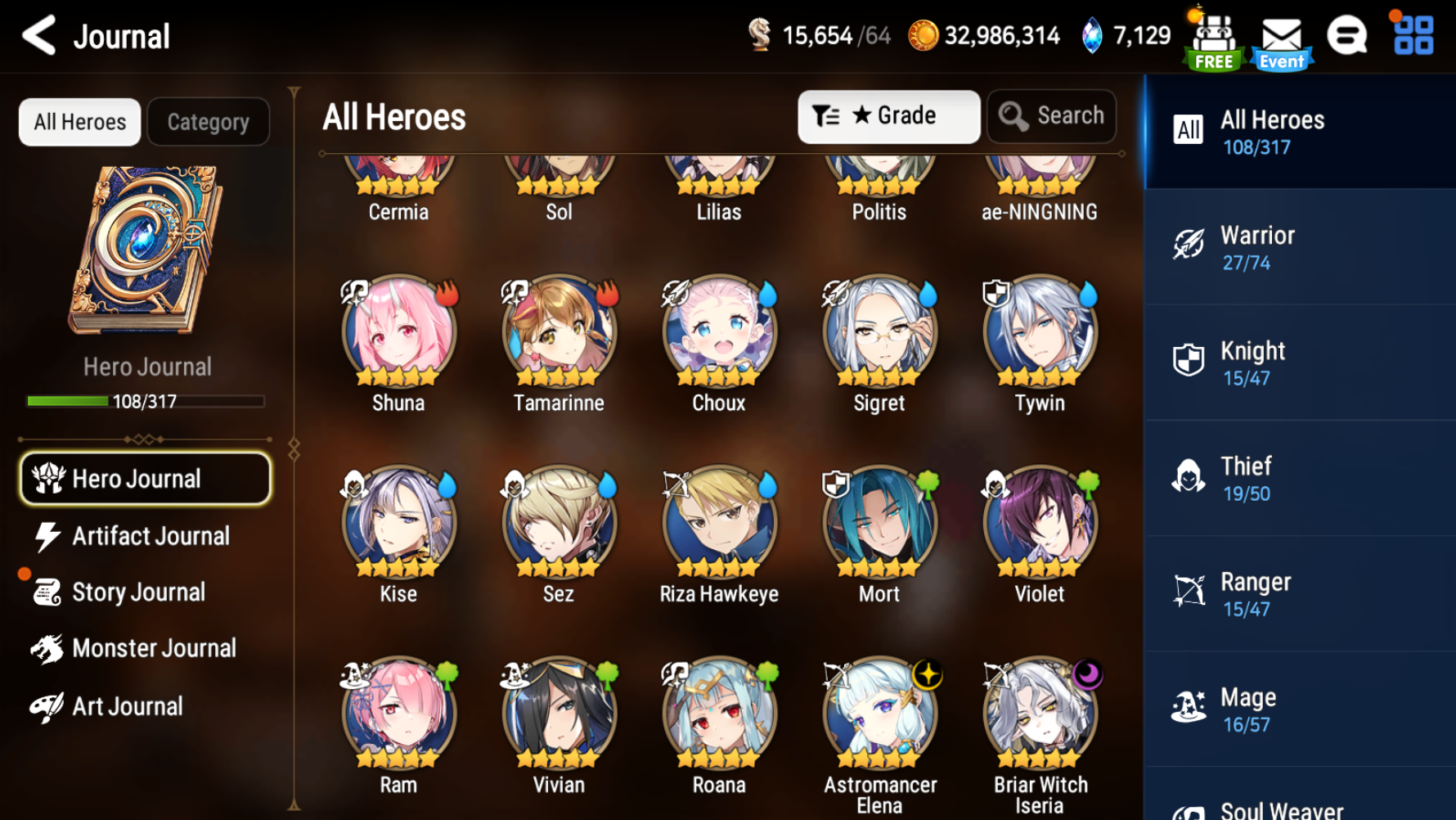The width and height of the screenshot is (1456, 820).
Task: Open the hero Search function
Action: [x=1052, y=115]
